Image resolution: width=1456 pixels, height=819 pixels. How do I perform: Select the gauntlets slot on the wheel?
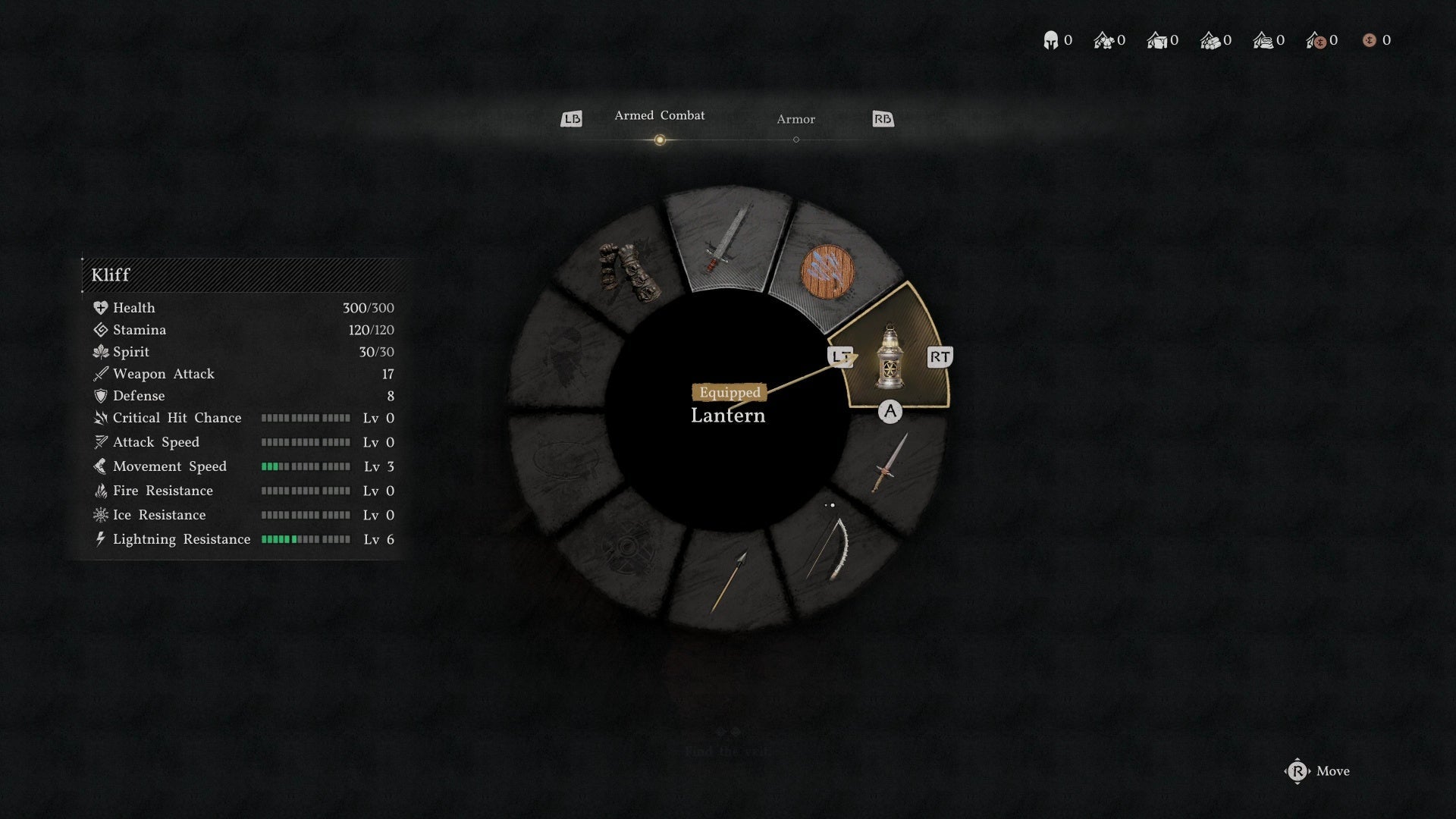(629, 272)
